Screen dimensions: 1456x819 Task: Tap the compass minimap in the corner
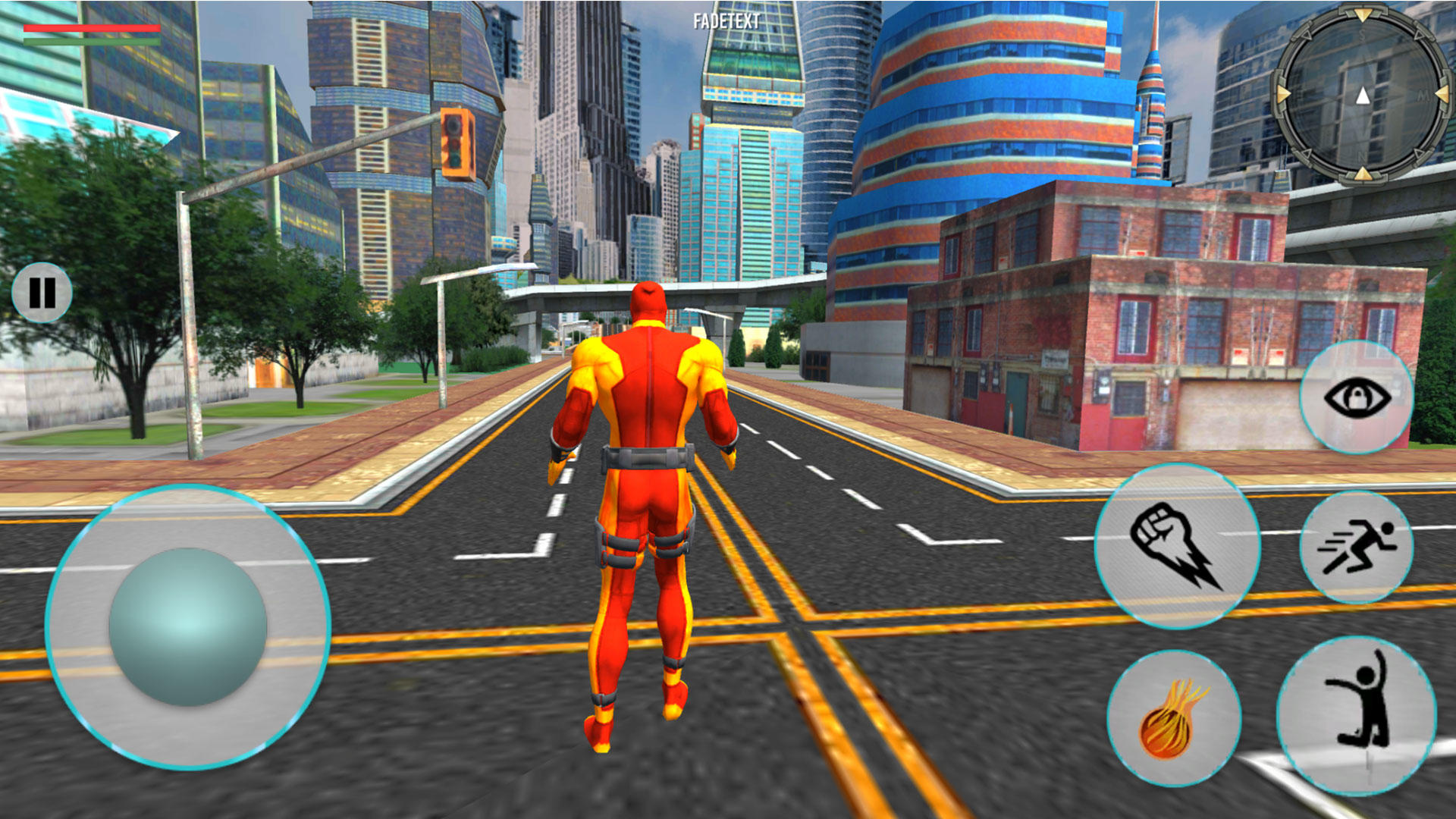1363,95
